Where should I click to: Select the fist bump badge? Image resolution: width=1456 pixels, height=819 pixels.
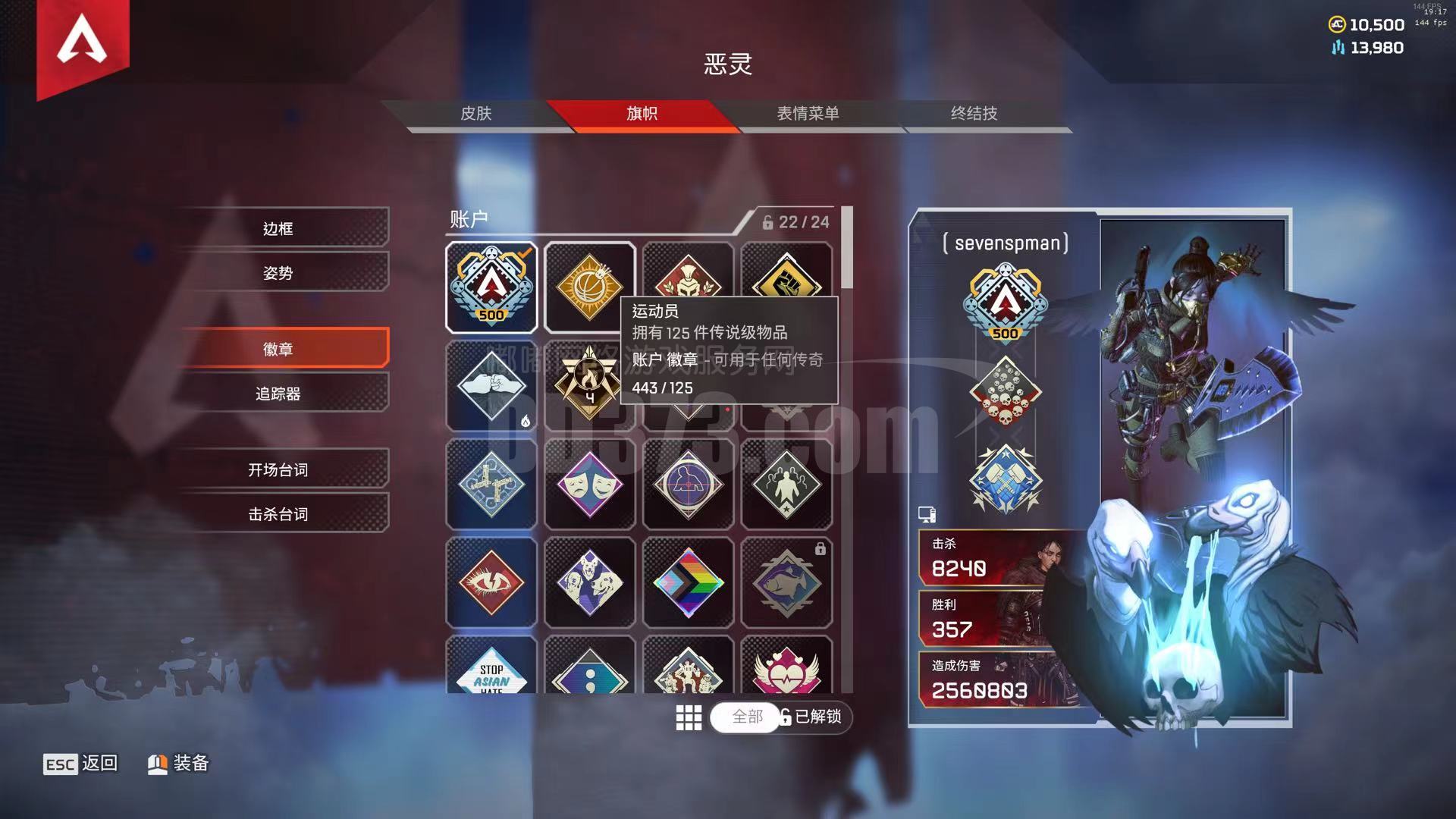coord(491,386)
